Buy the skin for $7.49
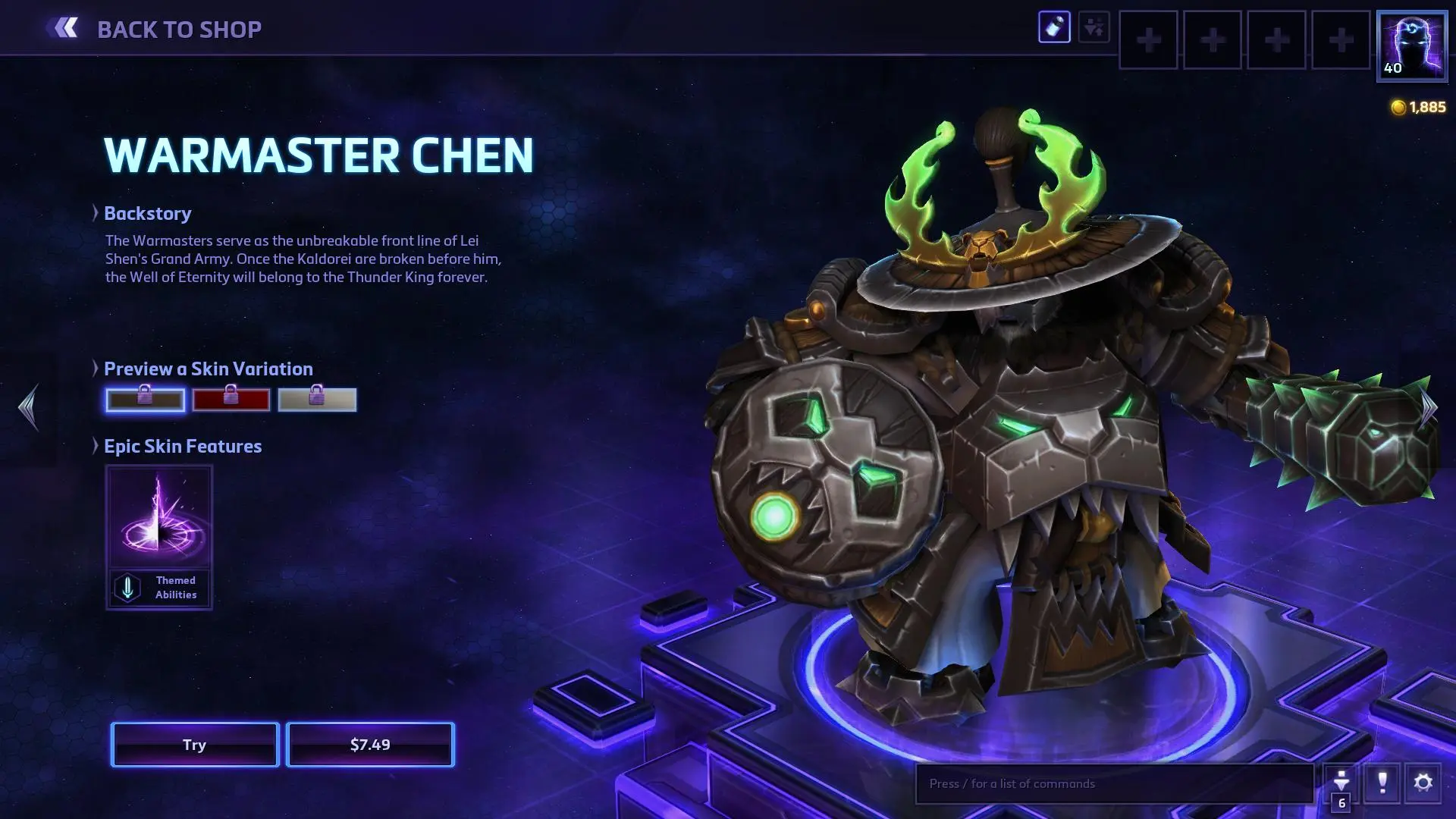Screen dimensions: 1456x819 (x=370, y=745)
